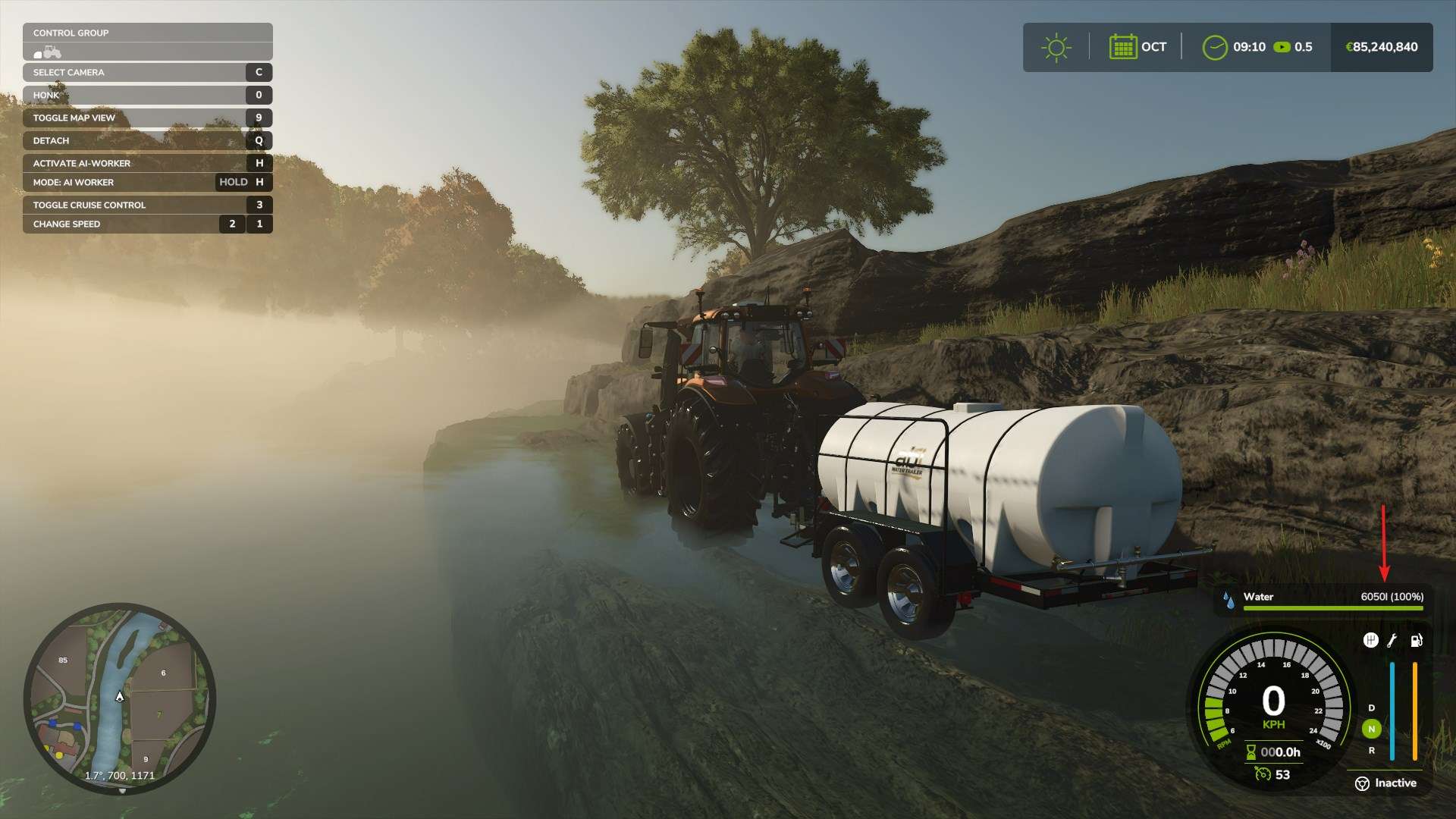
Task: Select the neutral N gear indicator
Action: pos(1371,729)
